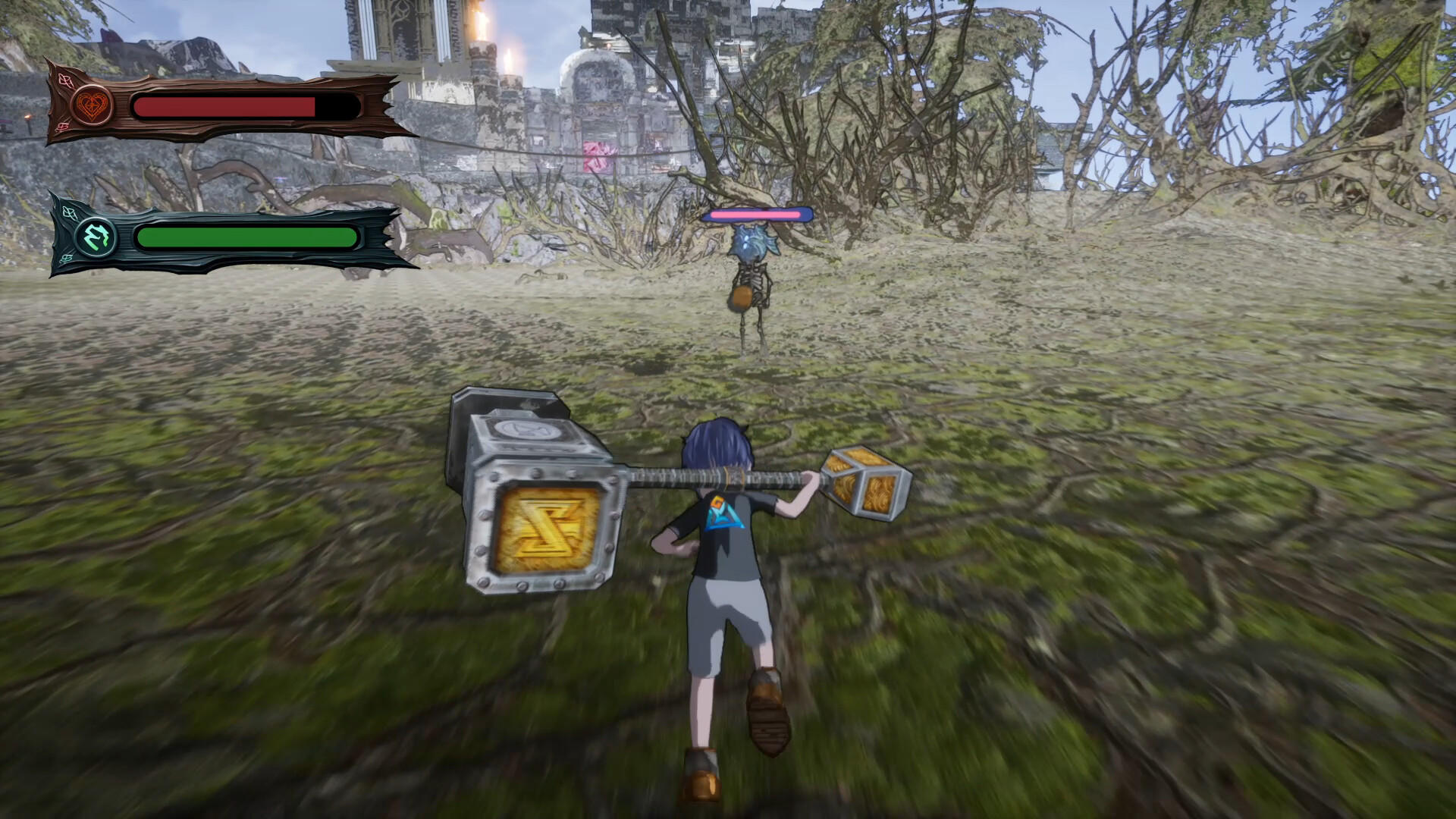
Task: Click the orange pouch the skeleton carries
Action: click(742, 297)
